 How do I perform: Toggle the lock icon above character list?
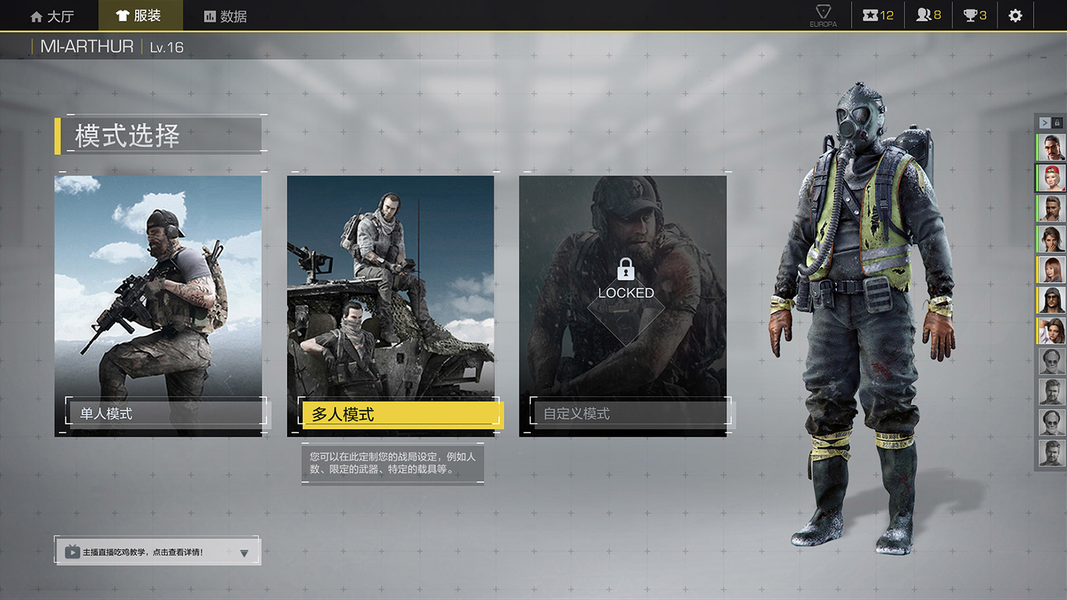1057,123
